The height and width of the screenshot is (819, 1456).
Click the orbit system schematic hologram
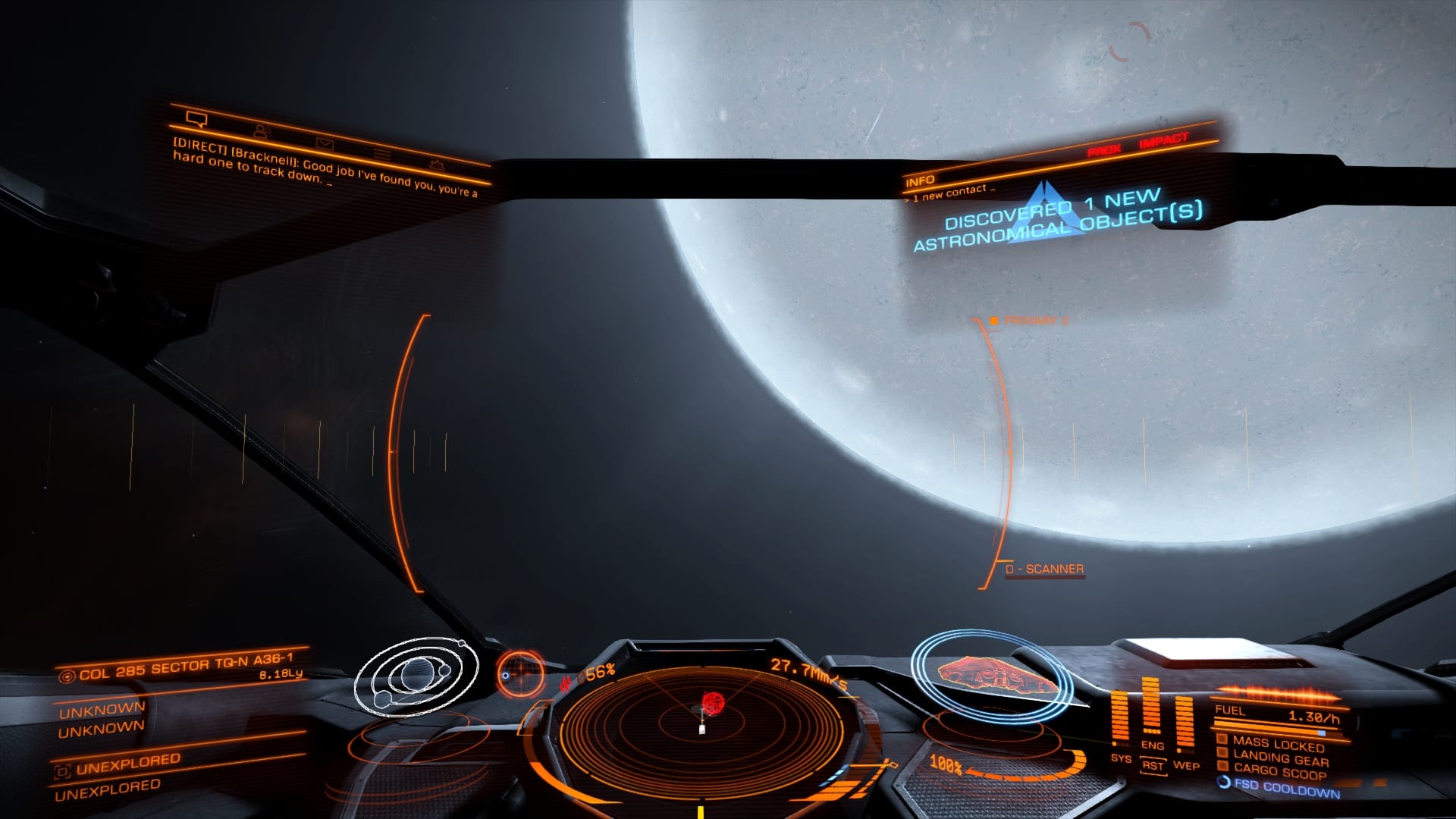(416, 676)
